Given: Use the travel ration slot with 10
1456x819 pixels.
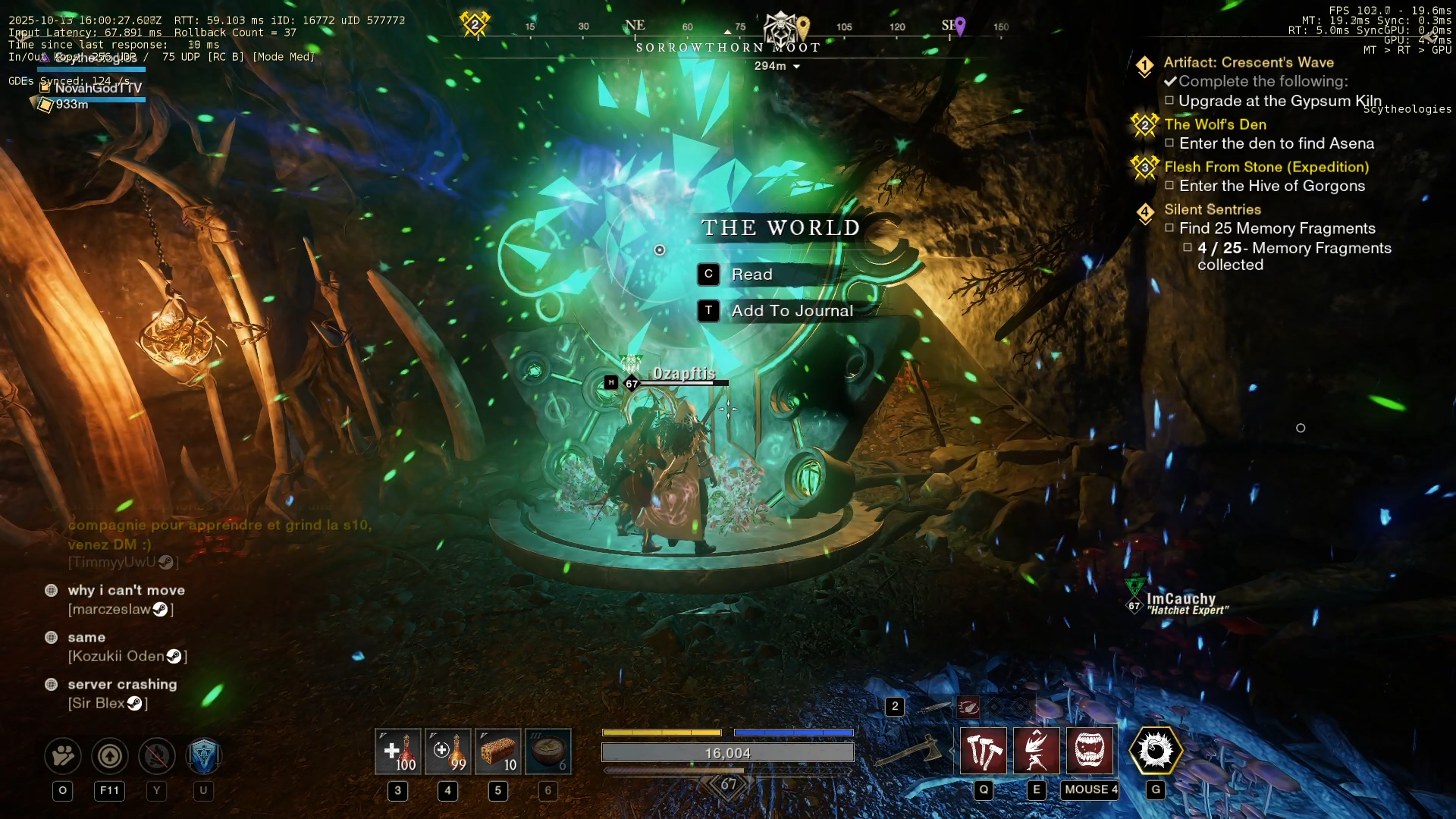Looking at the screenshot, I should 498,752.
